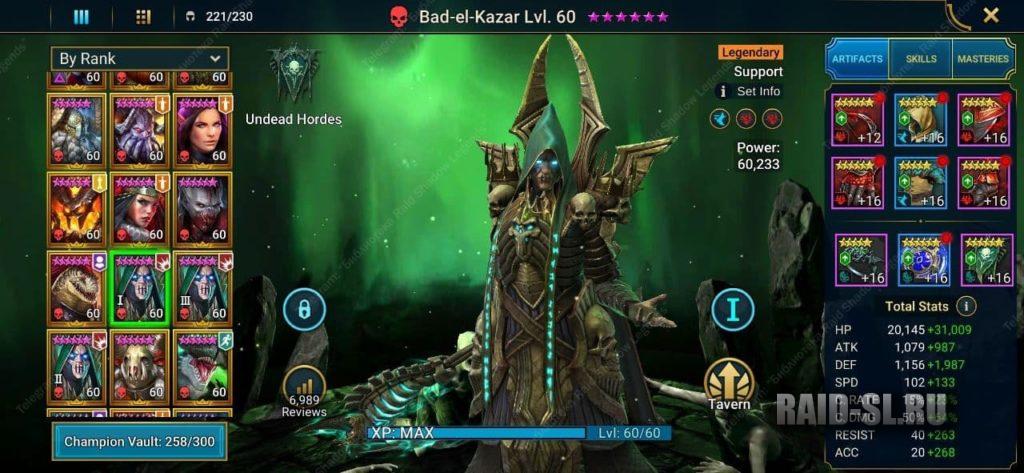Open the By Rank sorting dropdown
This screenshot has width=1024, height=473.
tap(140, 59)
